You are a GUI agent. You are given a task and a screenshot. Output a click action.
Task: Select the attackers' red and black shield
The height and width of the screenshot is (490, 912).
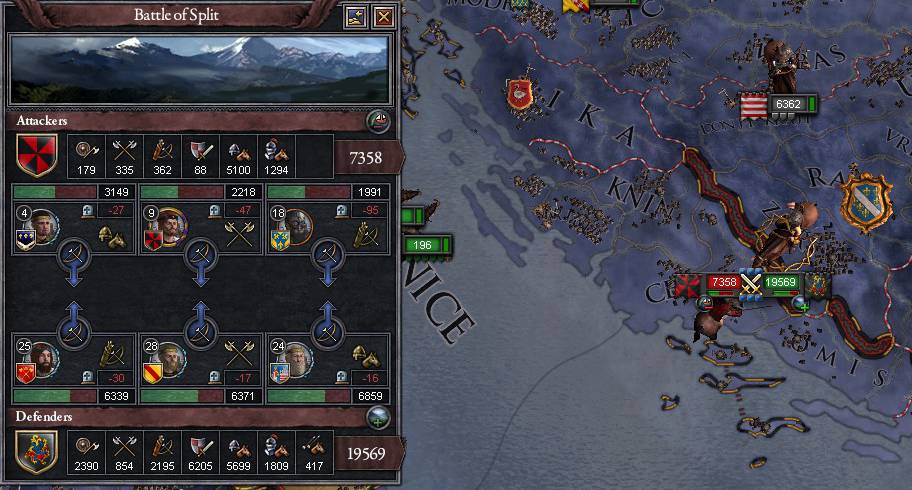click(36, 155)
